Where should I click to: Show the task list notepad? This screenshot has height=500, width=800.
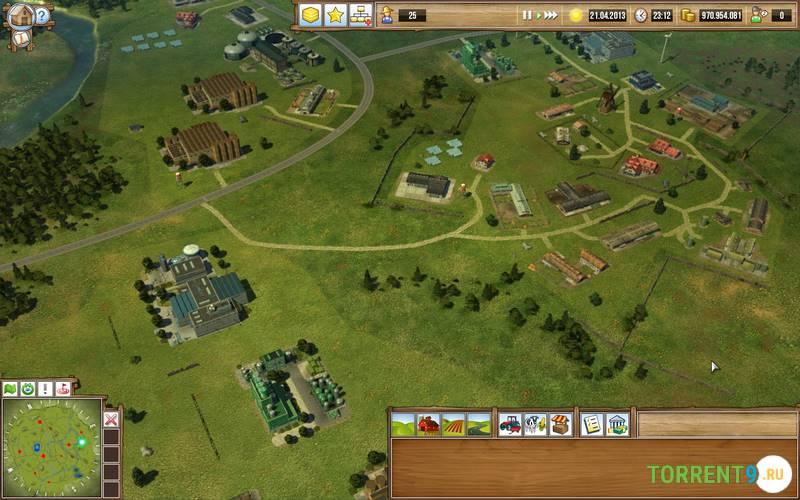[x=592, y=424]
